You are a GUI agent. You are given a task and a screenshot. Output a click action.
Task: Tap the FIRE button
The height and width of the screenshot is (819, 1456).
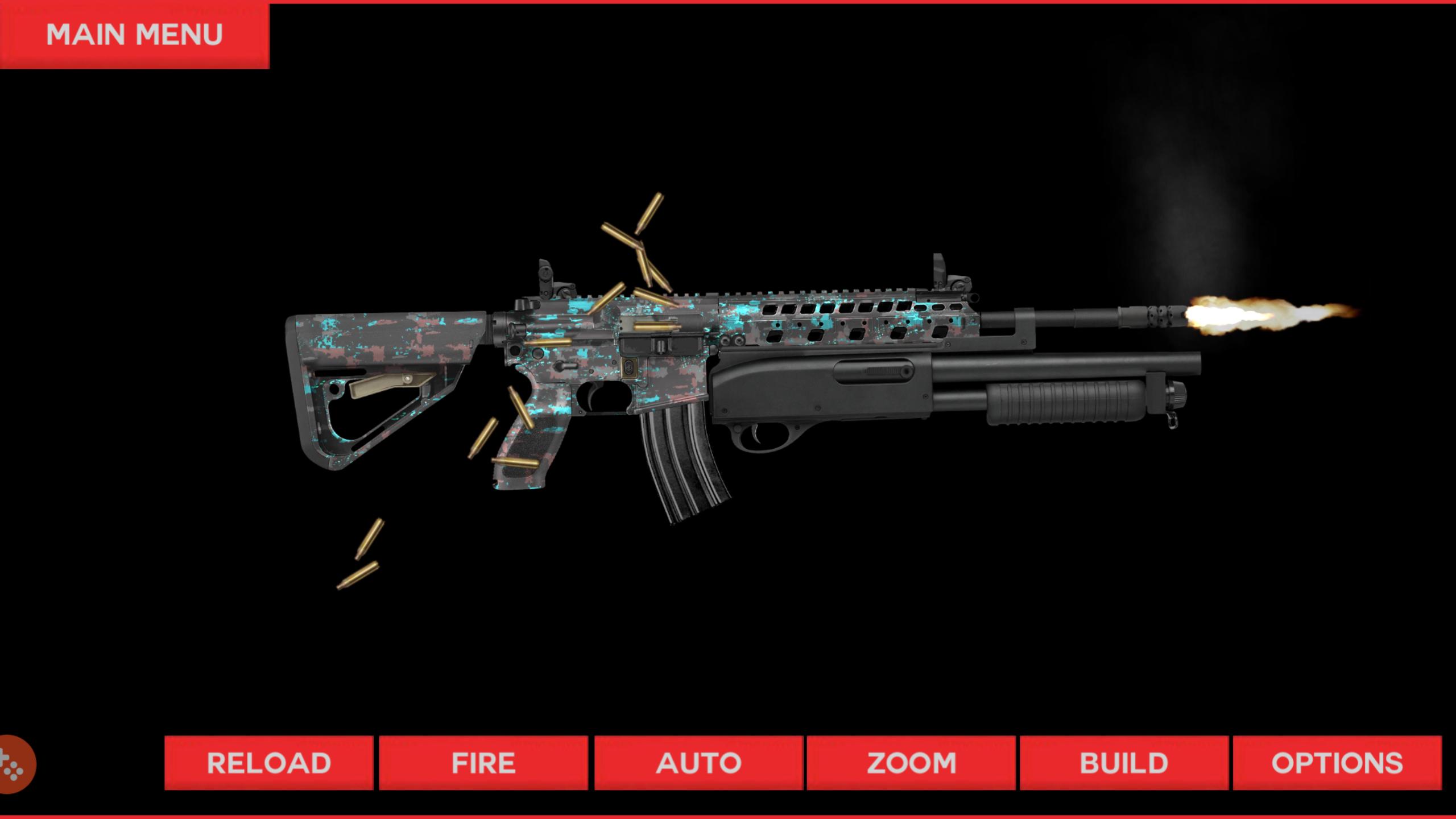click(482, 763)
